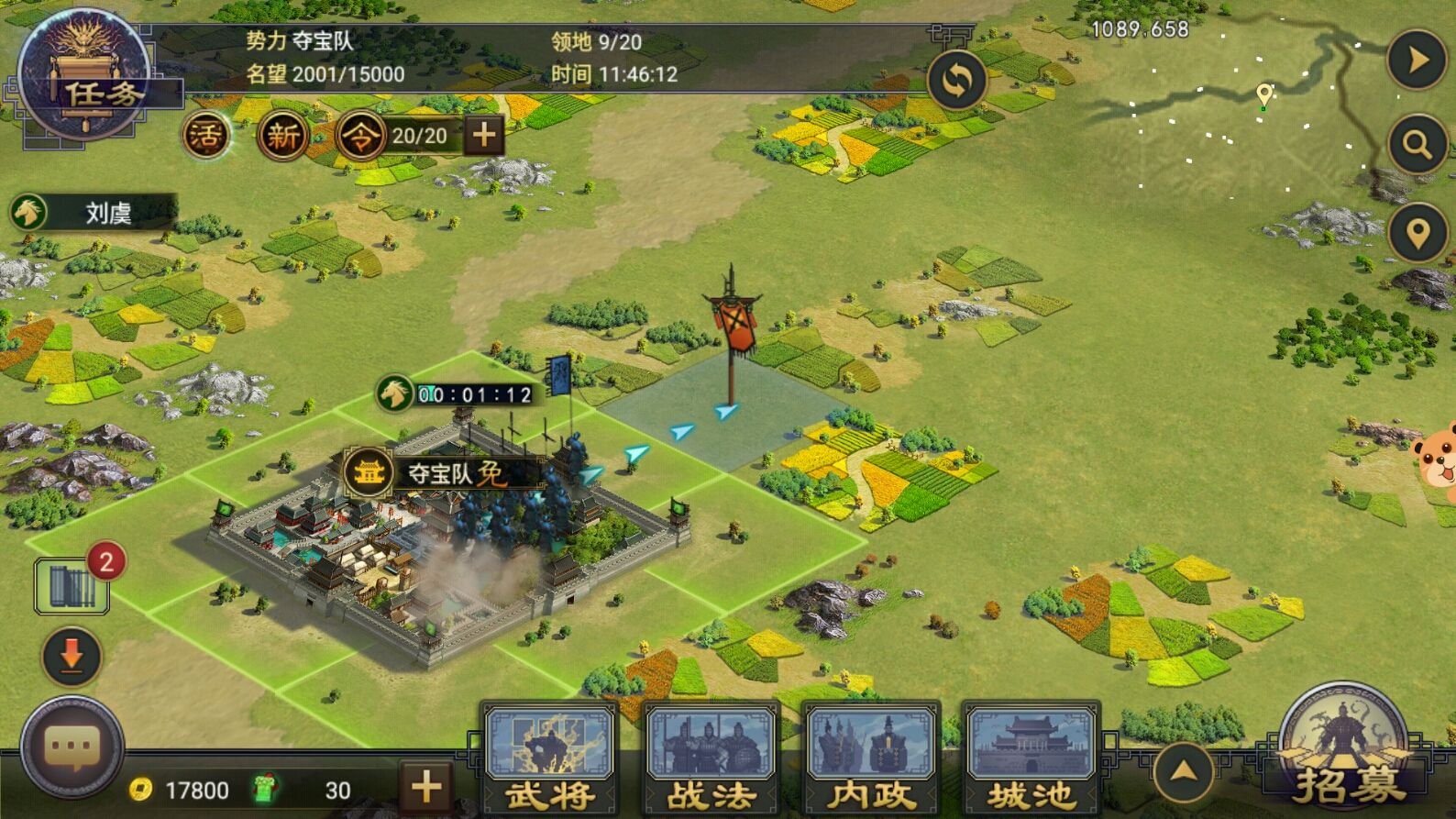This screenshot has width=1456, height=819.
Task: Open the 武将 generals menu
Action: 549,758
